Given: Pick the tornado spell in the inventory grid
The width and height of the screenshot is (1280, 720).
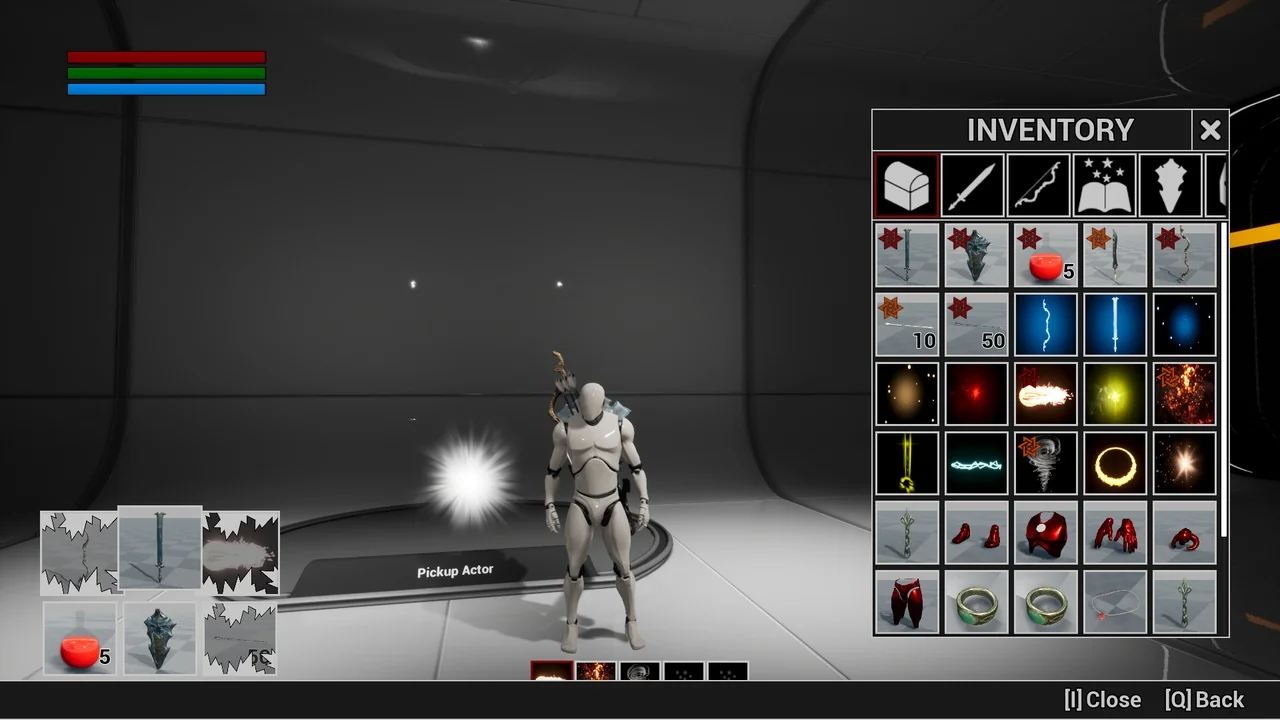Looking at the screenshot, I should pyautogui.click(x=1046, y=463).
